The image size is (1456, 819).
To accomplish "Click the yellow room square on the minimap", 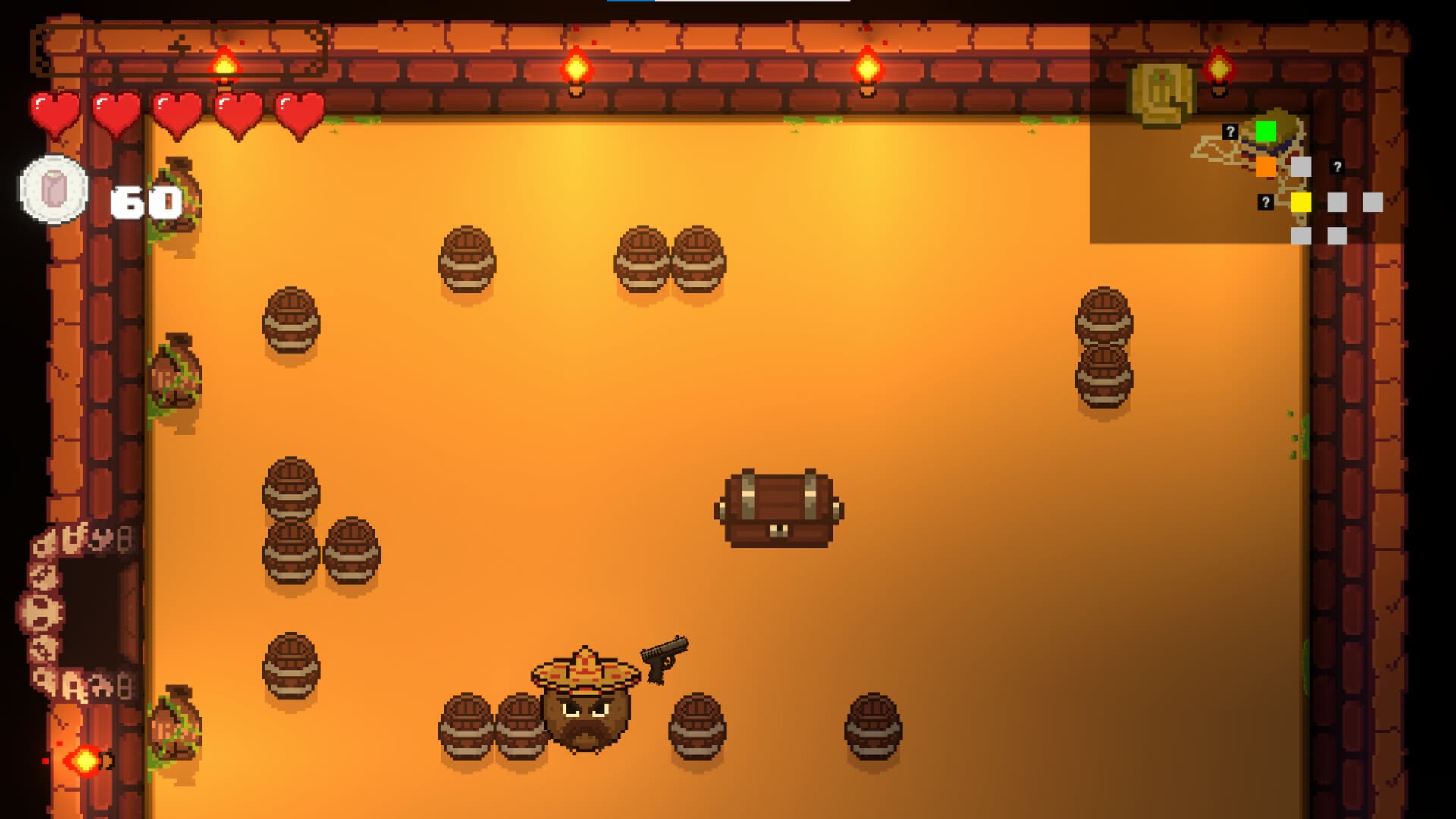I will point(1301,202).
